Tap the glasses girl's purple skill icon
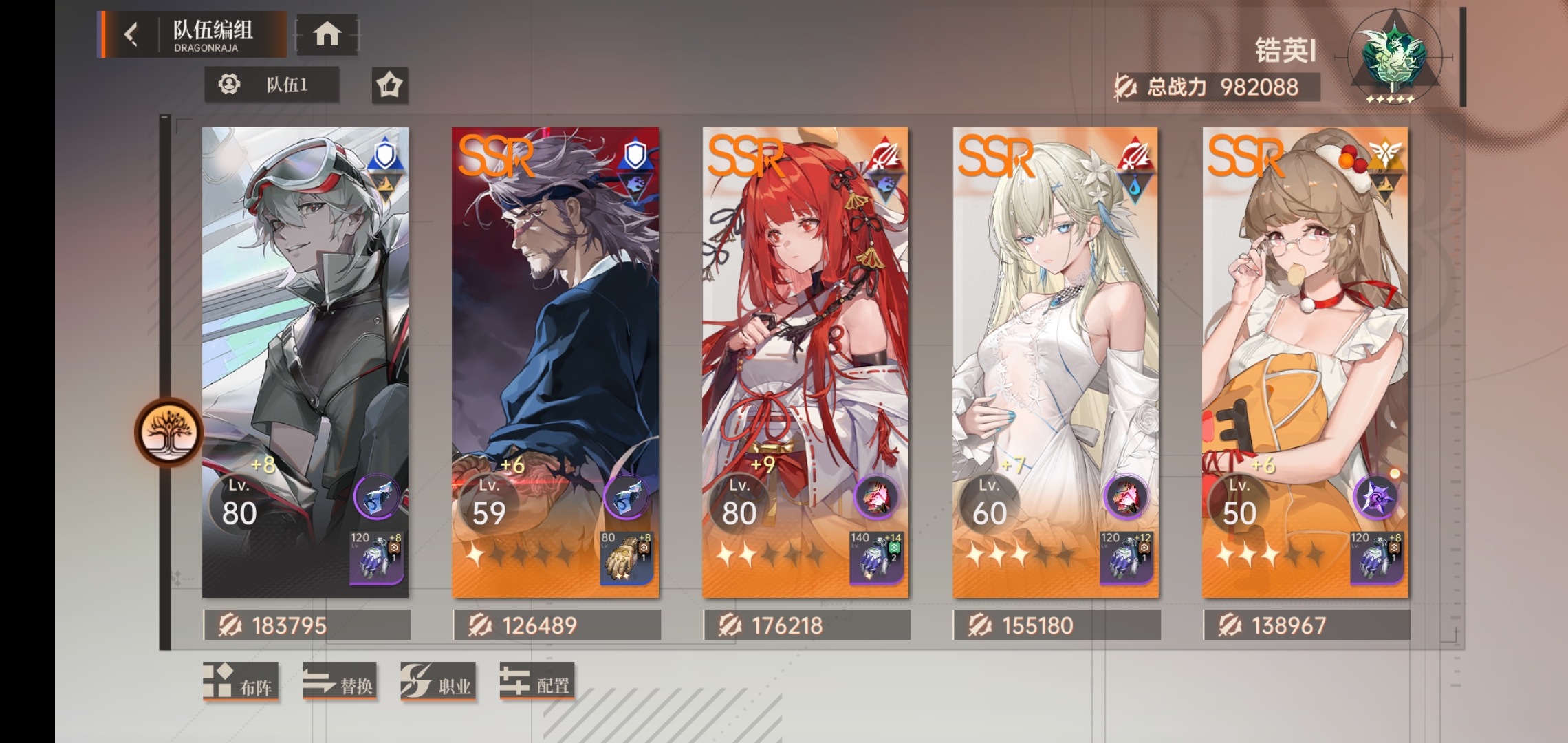Image resolution: width=1568 pixels, height=743 pixels. 1375,497
